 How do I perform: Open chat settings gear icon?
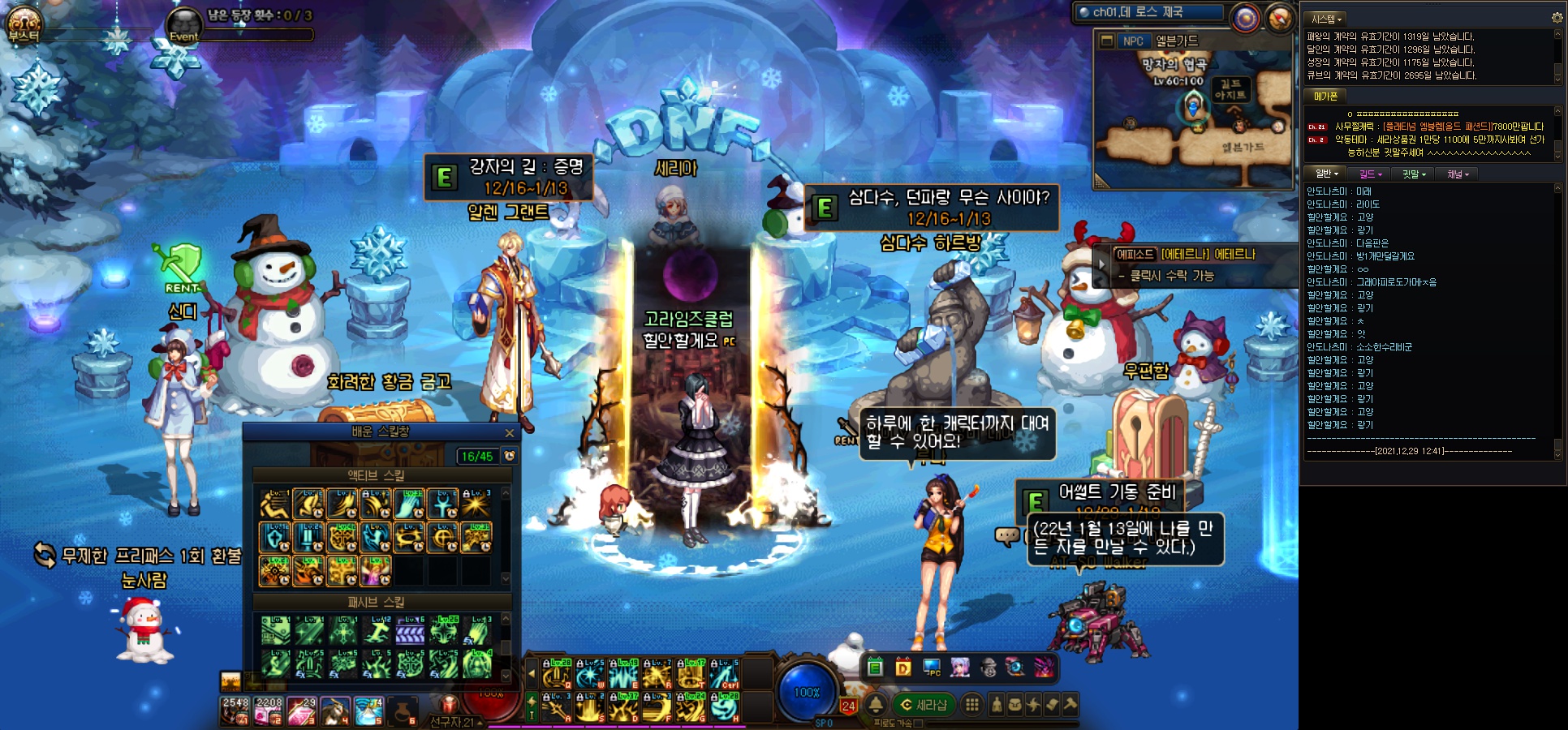[x=1557, y=18]
